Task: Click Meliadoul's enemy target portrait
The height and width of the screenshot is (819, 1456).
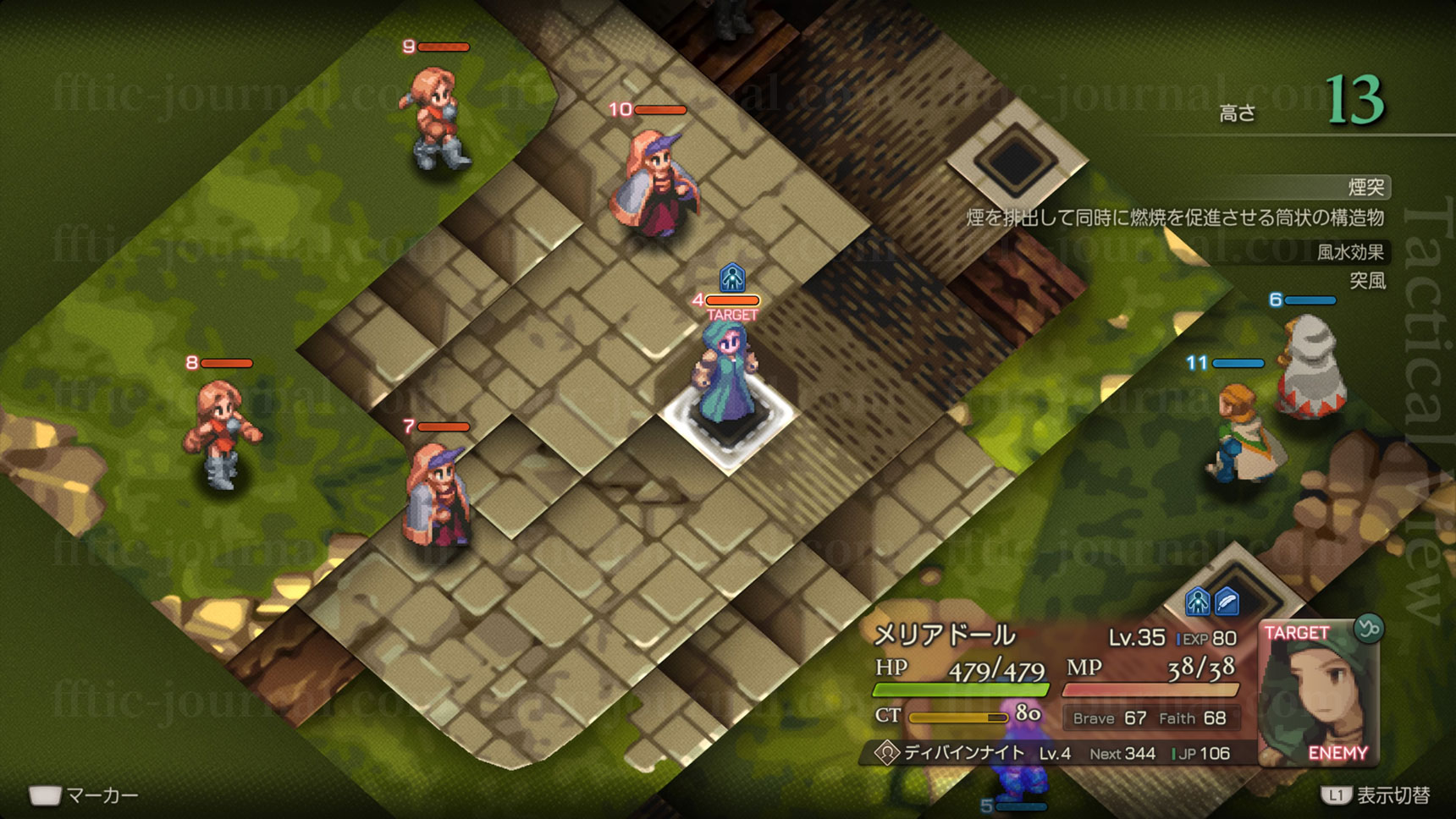Action: click(x=1318, y=694)
